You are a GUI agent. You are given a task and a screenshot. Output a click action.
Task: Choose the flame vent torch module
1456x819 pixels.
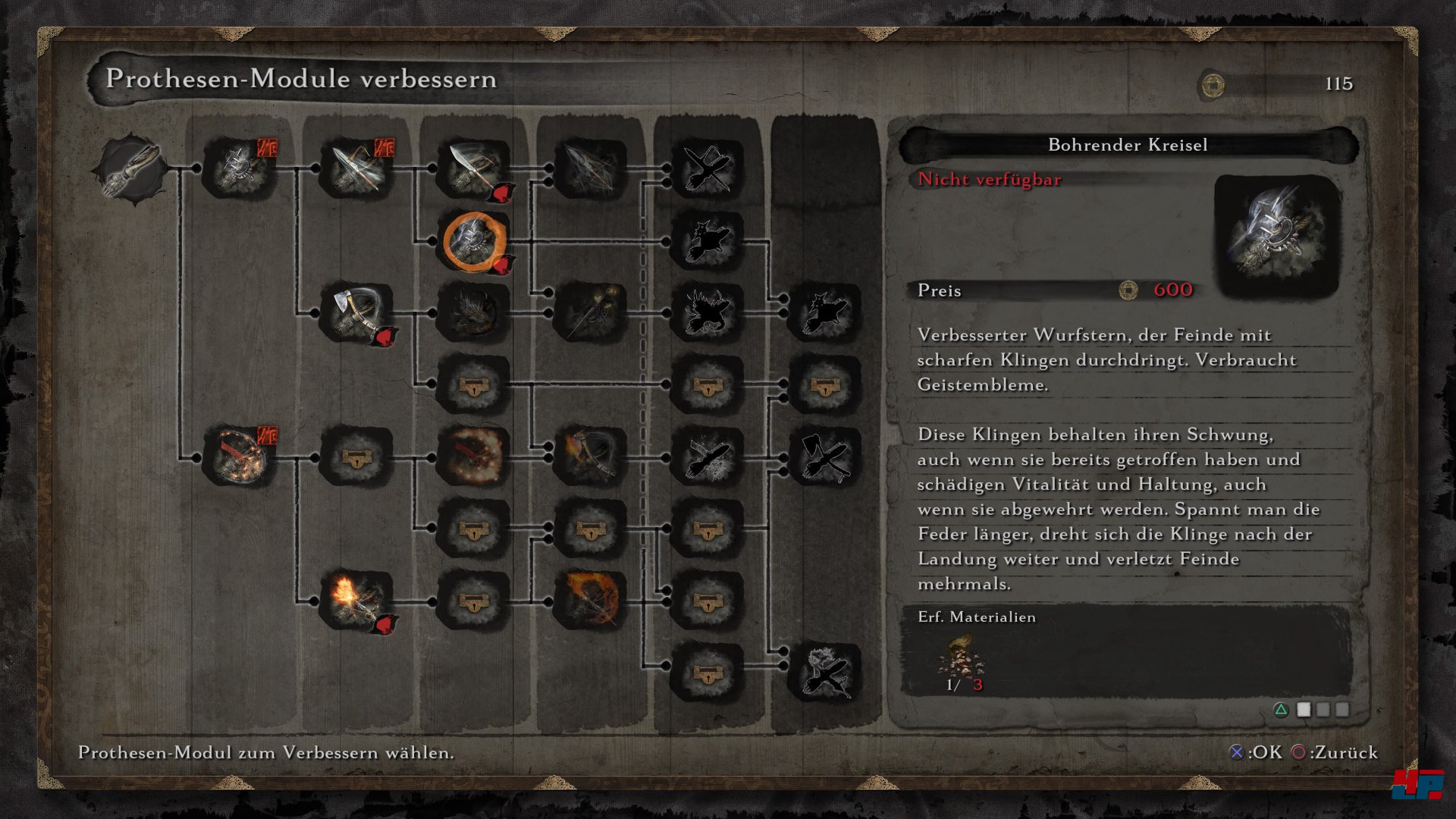[356, 601]
